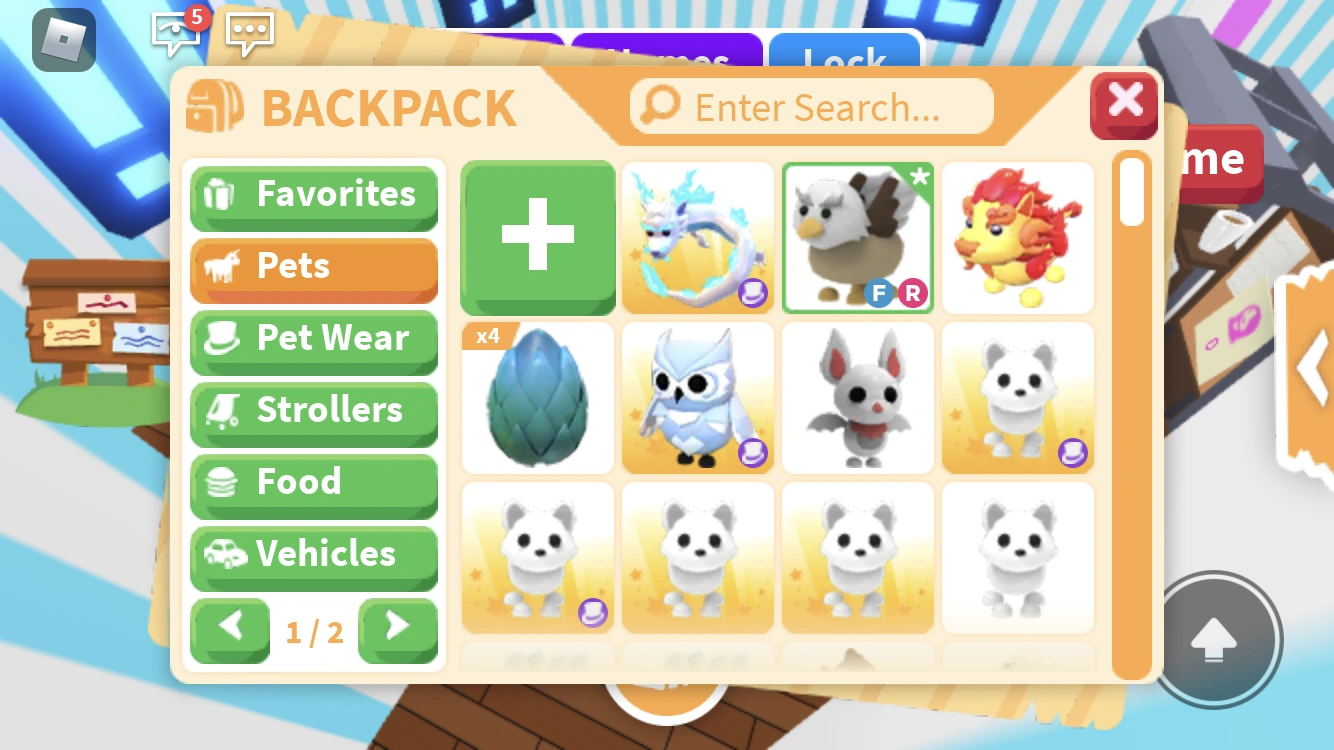
Task: Open the Pet Wear section
Action: [314, 339]
